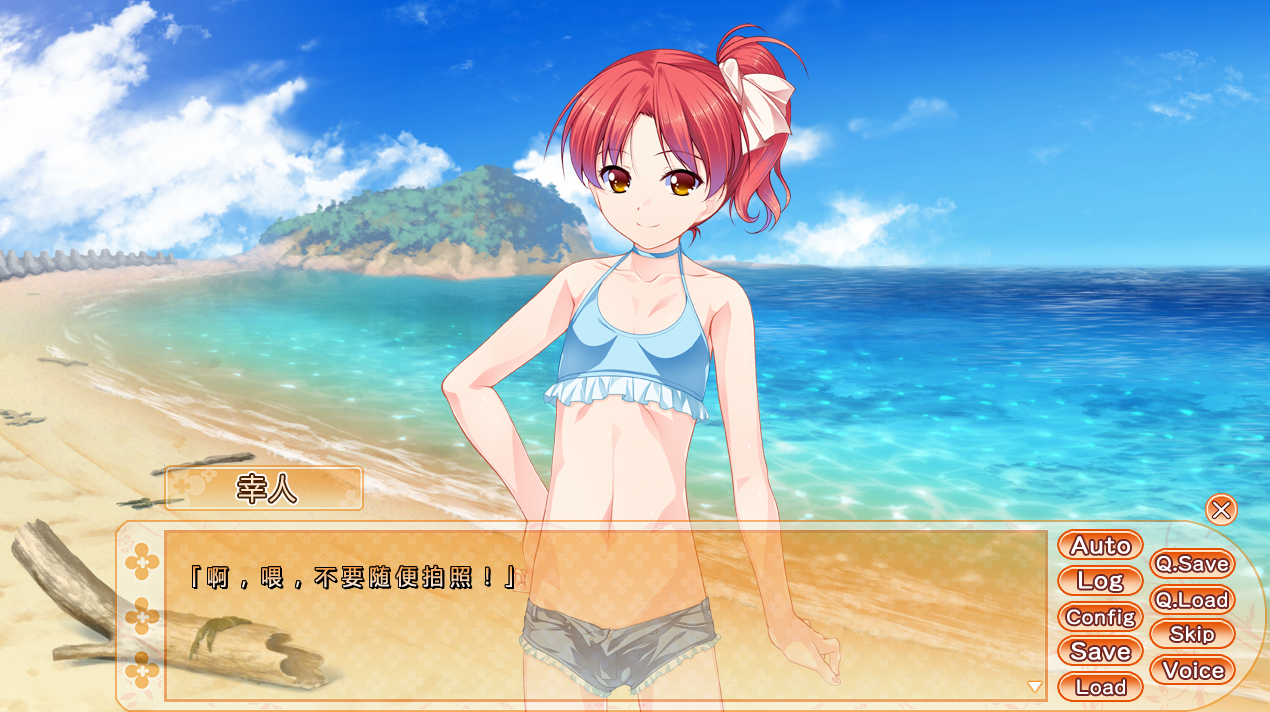Open the Config settings
The width and height of the screenshot is (1270, 712).
pos(1100,617)
